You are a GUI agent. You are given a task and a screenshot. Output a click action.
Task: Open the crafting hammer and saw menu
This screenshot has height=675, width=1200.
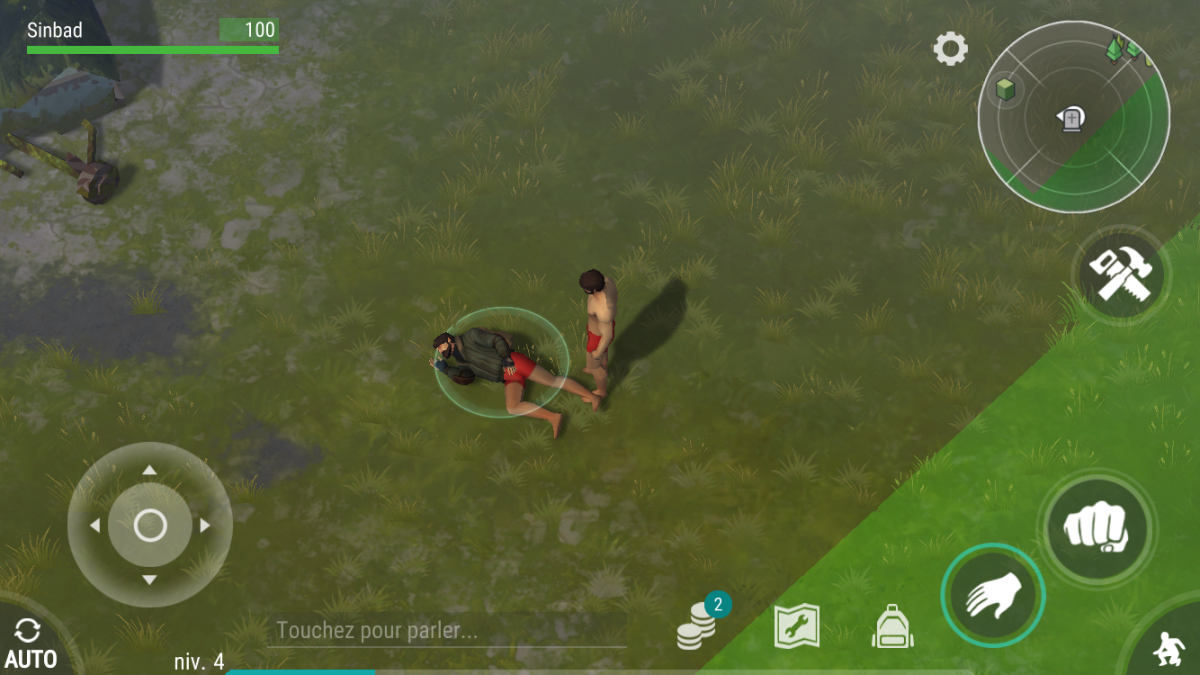click(x=1121, y=273)
